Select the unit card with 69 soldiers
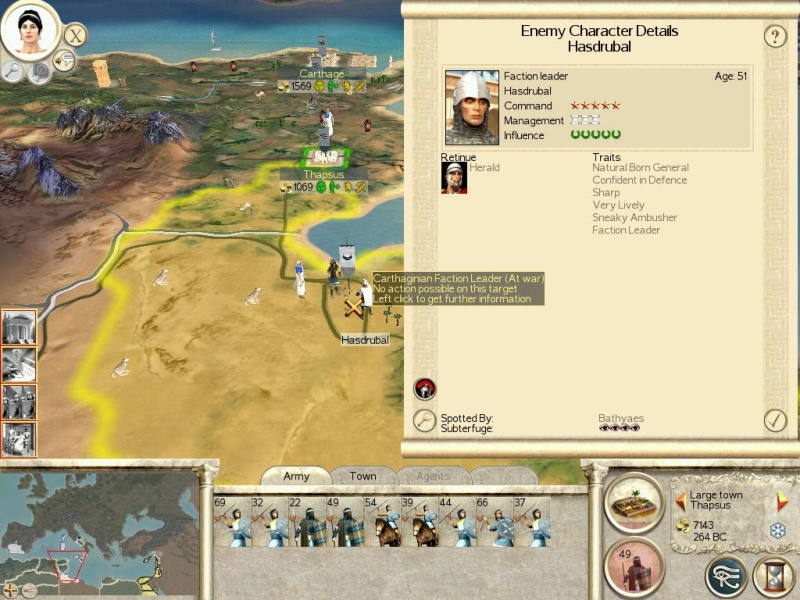Viewport: 800px width, 600px height. (232, 521)
